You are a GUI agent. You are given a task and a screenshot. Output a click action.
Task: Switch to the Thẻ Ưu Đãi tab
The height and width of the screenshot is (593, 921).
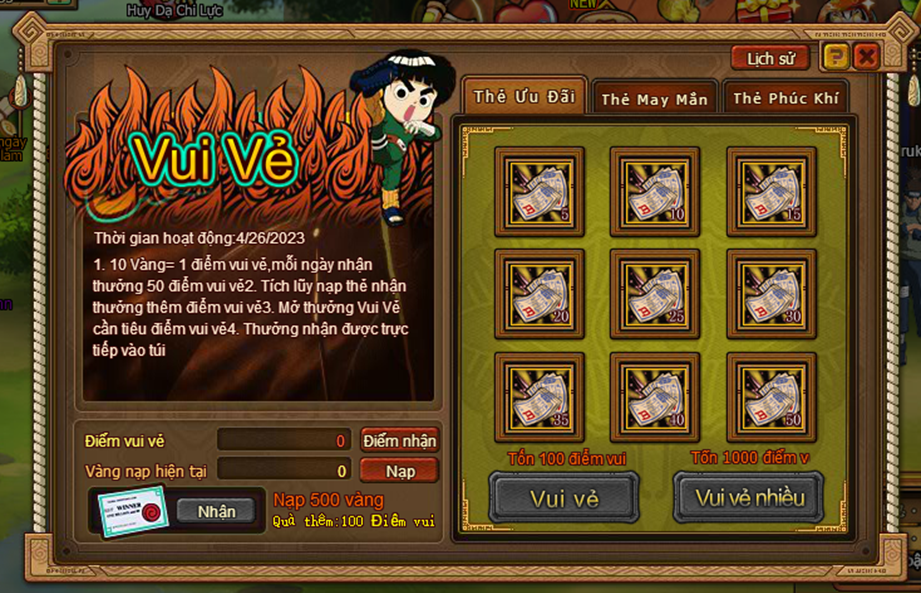tap(524, 97)
